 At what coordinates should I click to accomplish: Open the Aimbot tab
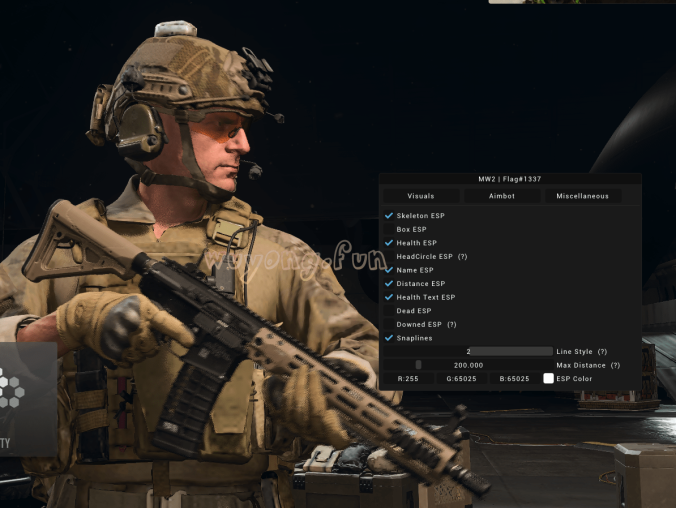click(502, 196)
